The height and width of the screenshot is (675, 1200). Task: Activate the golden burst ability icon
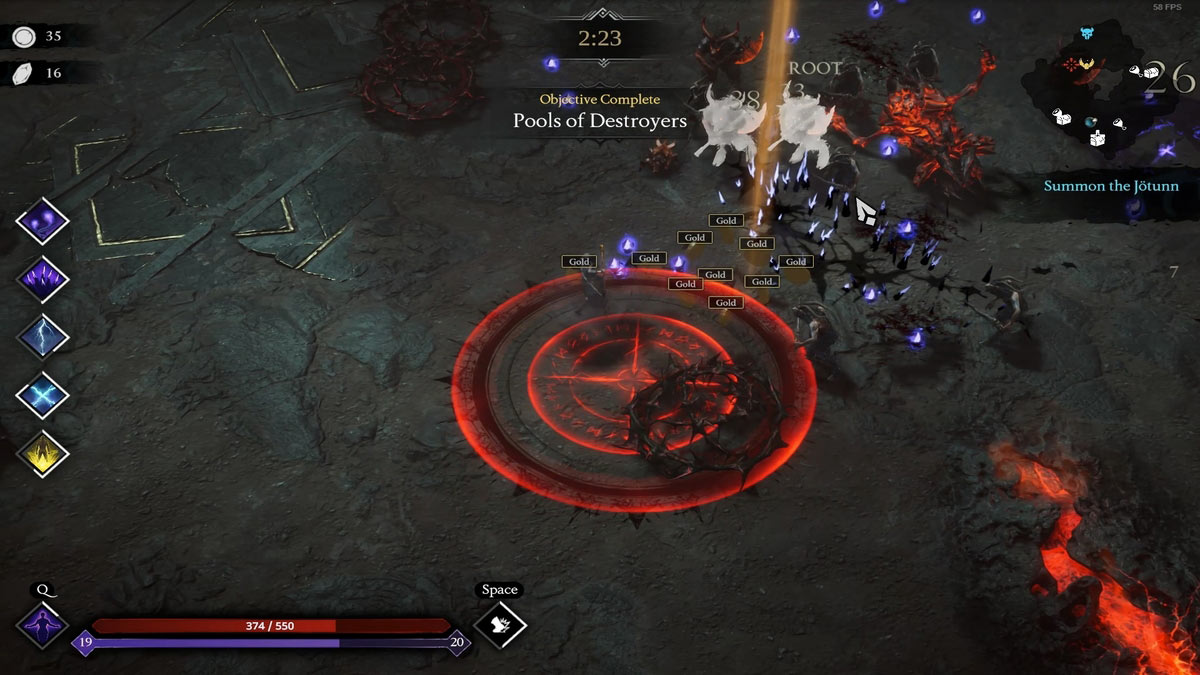(43, 453)
